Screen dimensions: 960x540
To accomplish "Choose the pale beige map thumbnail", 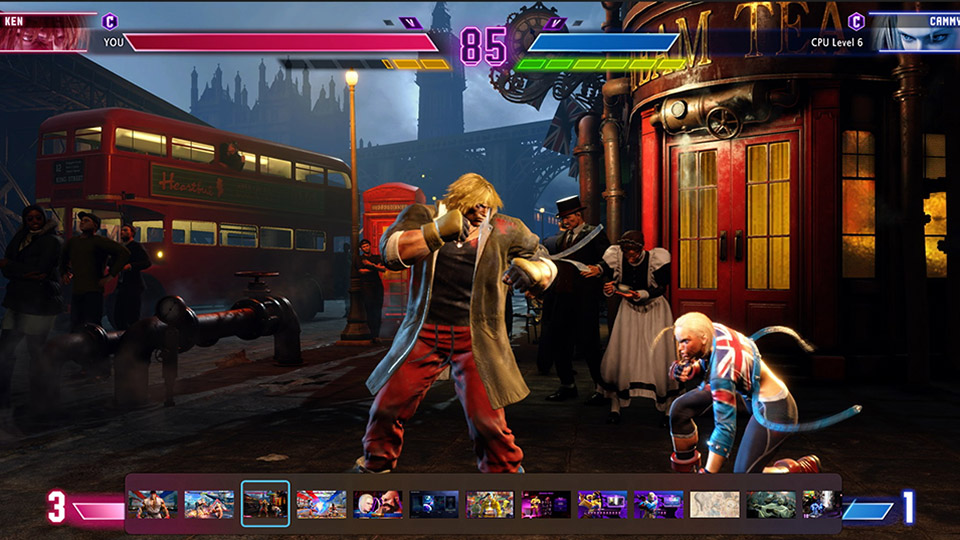I will 714,504.
